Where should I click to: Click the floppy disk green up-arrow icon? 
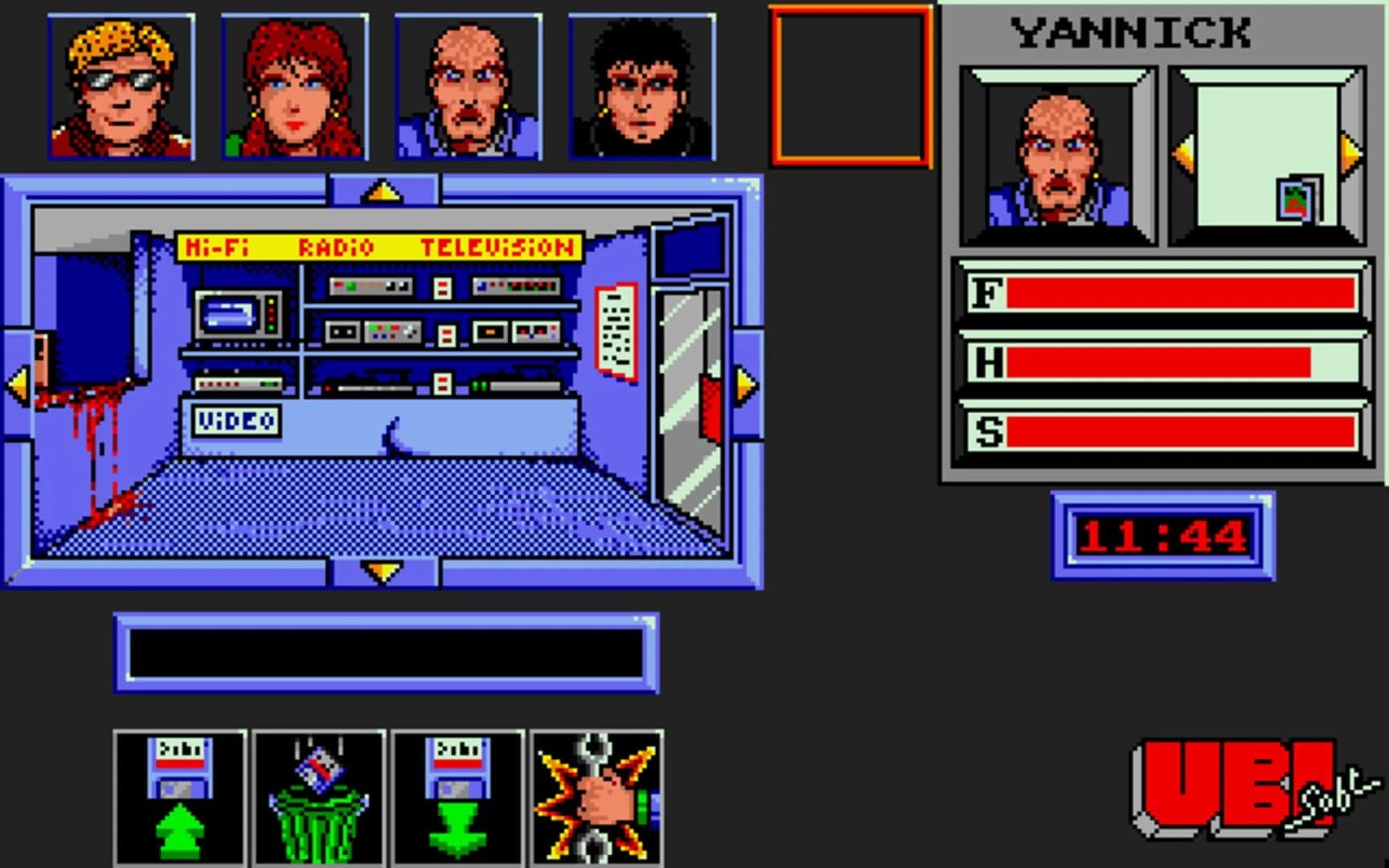coord(180,797)
